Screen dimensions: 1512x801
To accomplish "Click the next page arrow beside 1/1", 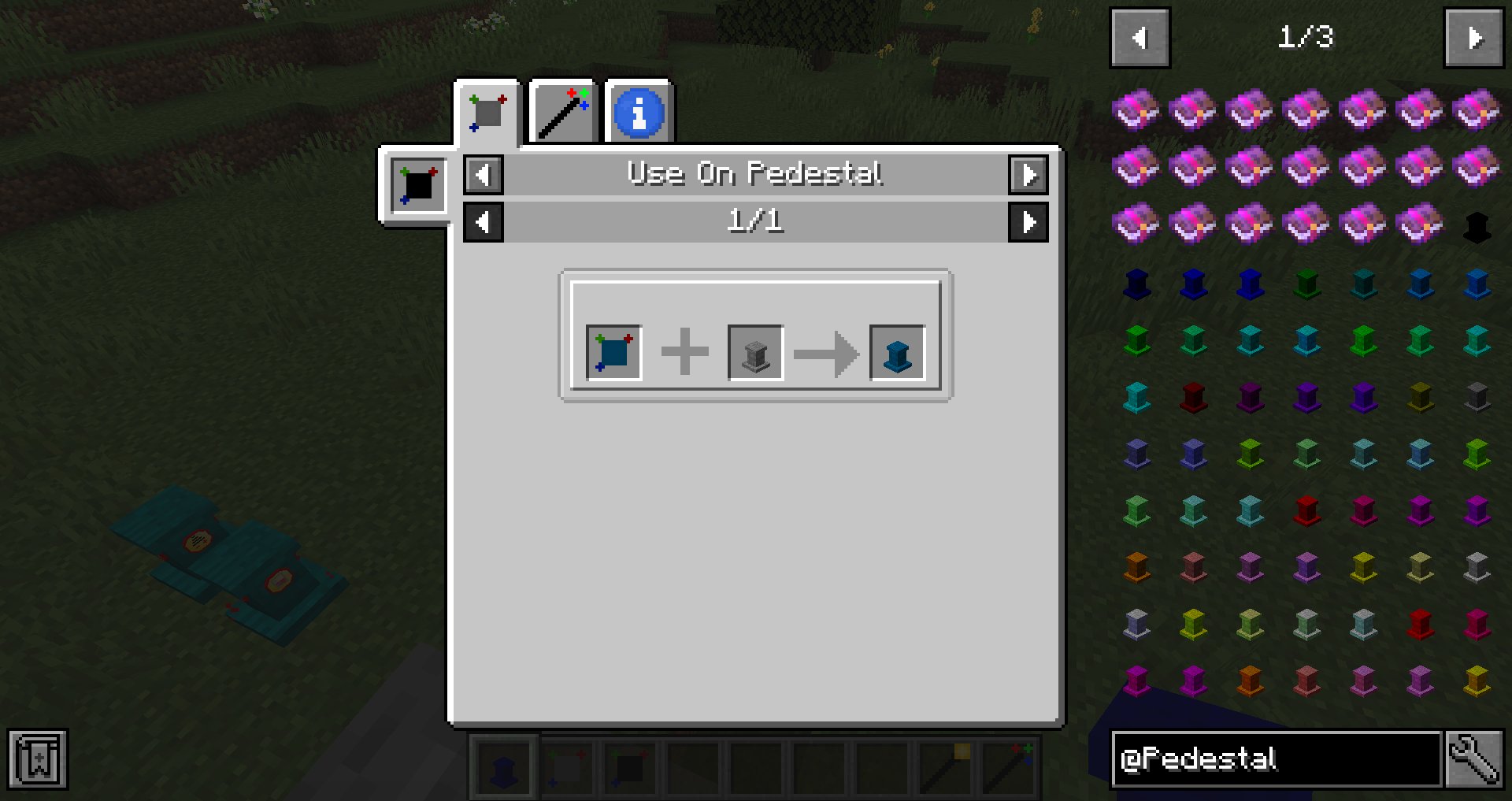I will 1029,221.
